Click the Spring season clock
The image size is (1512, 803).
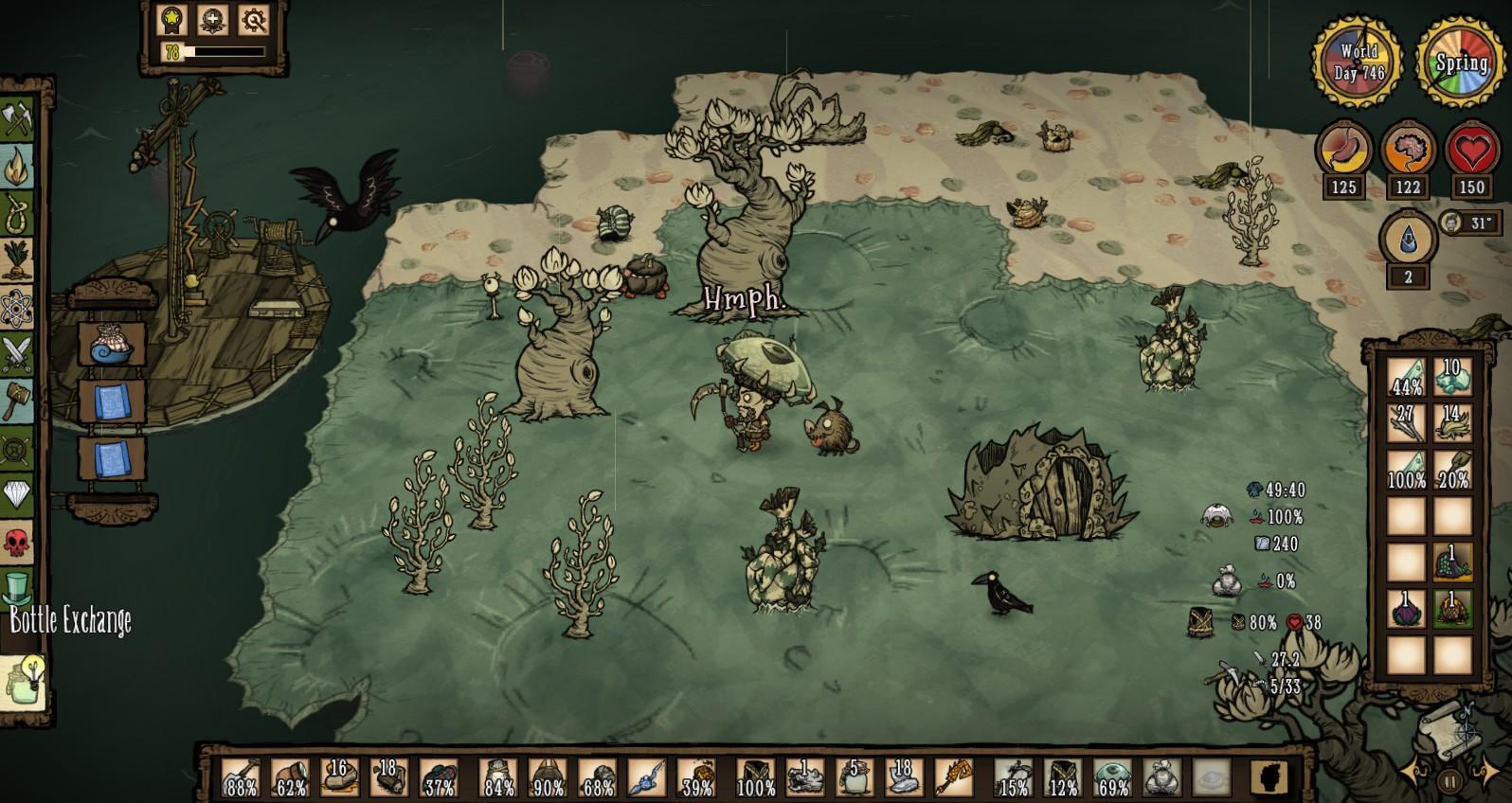1459,62
